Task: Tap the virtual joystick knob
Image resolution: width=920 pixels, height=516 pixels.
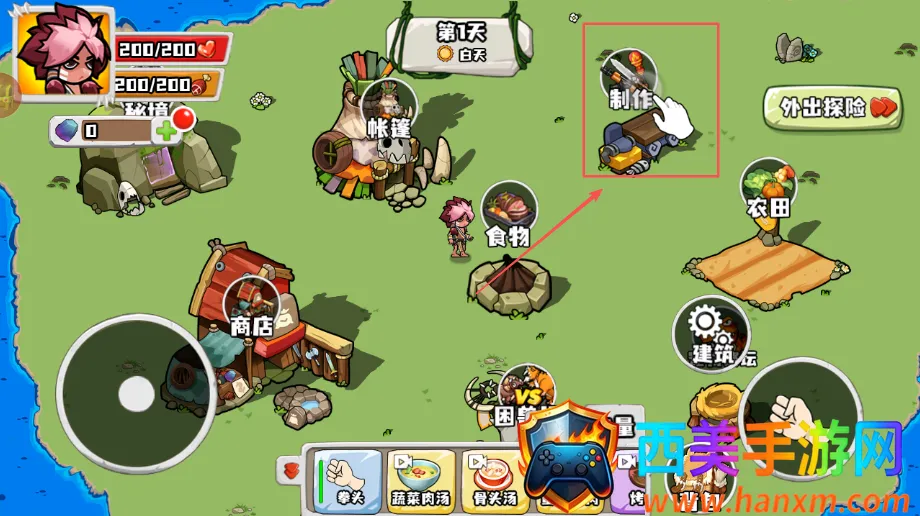Action: pos(136,394)
